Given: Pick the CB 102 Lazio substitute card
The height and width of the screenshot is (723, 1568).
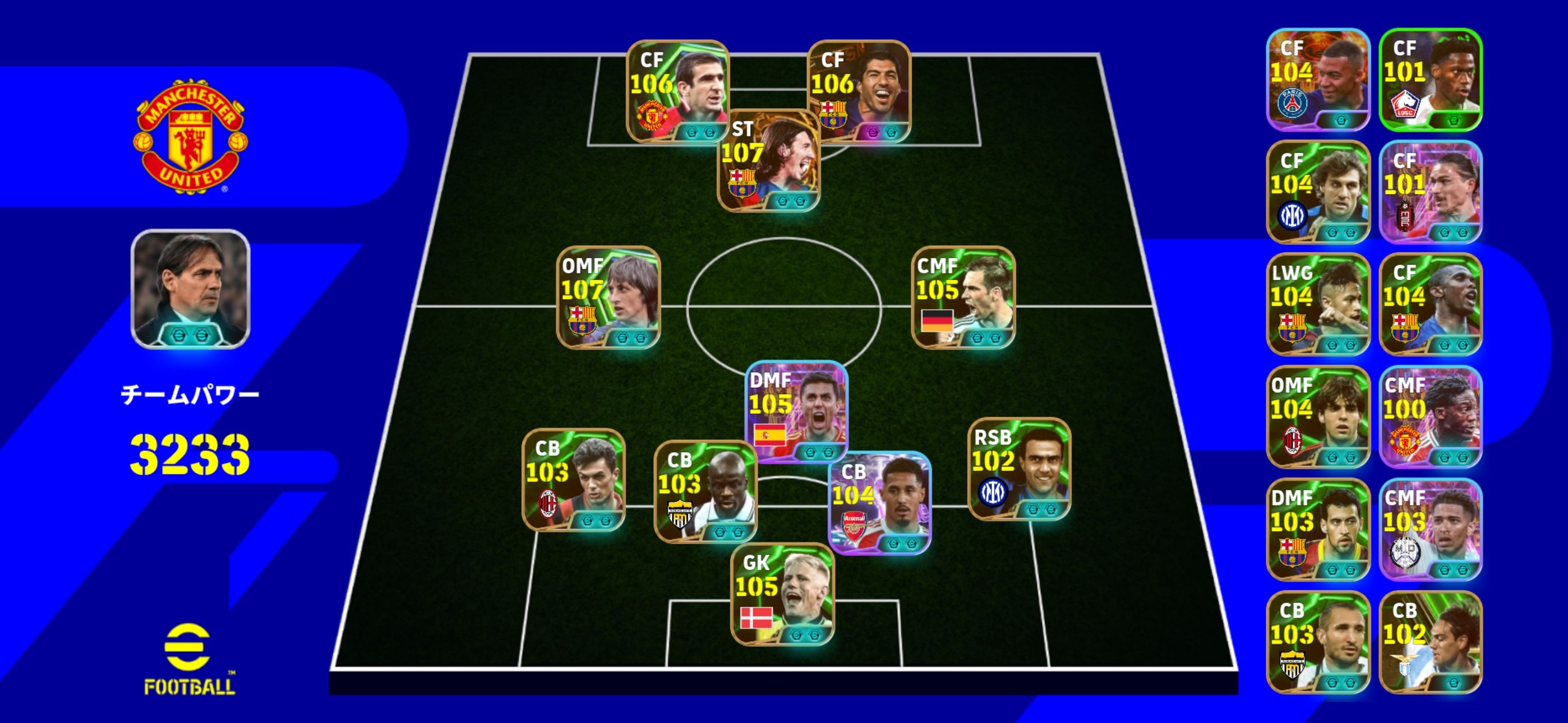Looking at the screenshot, I should click(x=1430, y=642).
